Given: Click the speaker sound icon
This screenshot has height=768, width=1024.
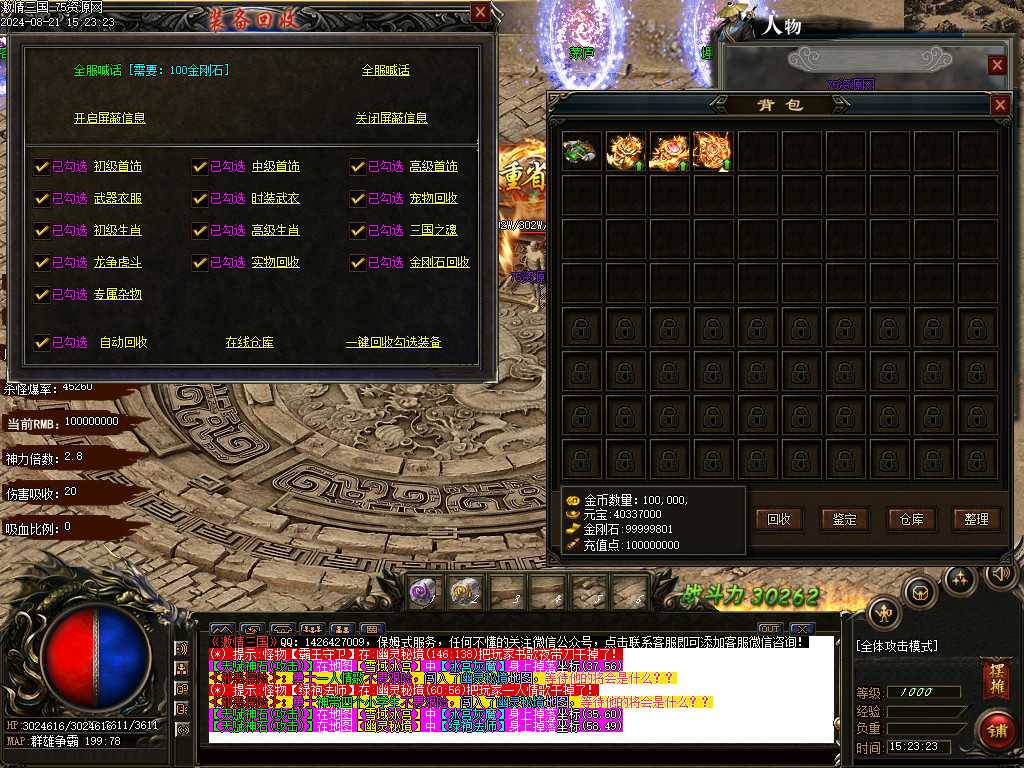Looking at the screenshot, I should click(x=999, y=573).
